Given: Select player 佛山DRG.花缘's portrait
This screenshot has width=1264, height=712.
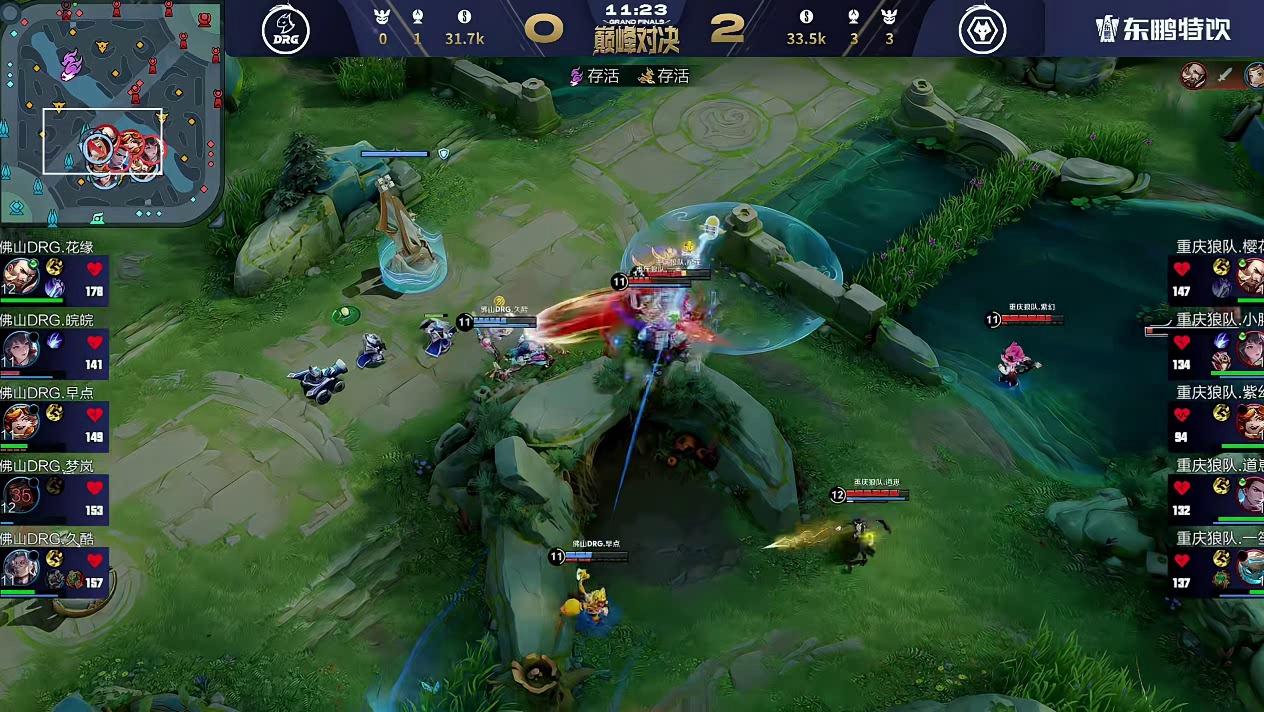Looking at the screenshot, I should click(21, 275).
